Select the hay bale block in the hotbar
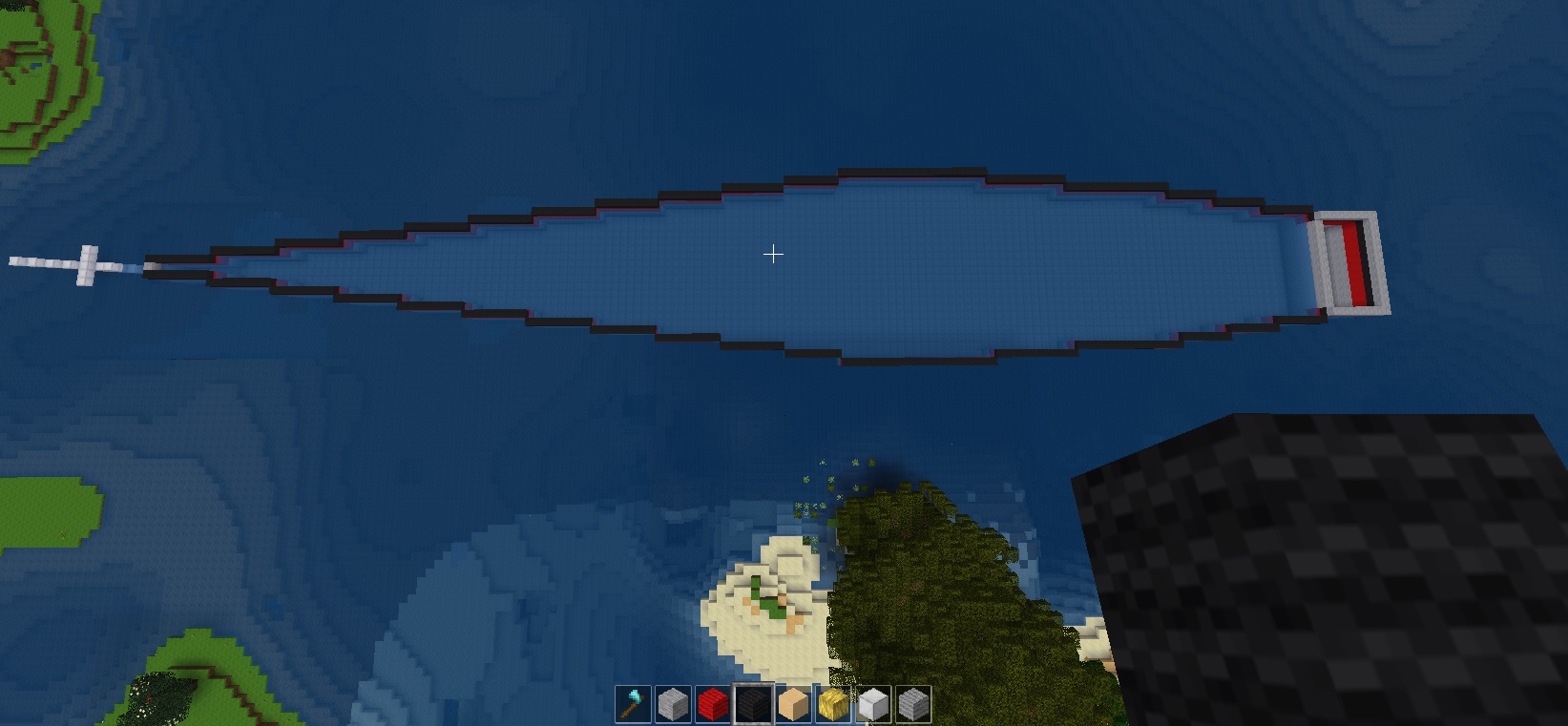The width and height of the screenshot is (1568, 726). (834, 703)
